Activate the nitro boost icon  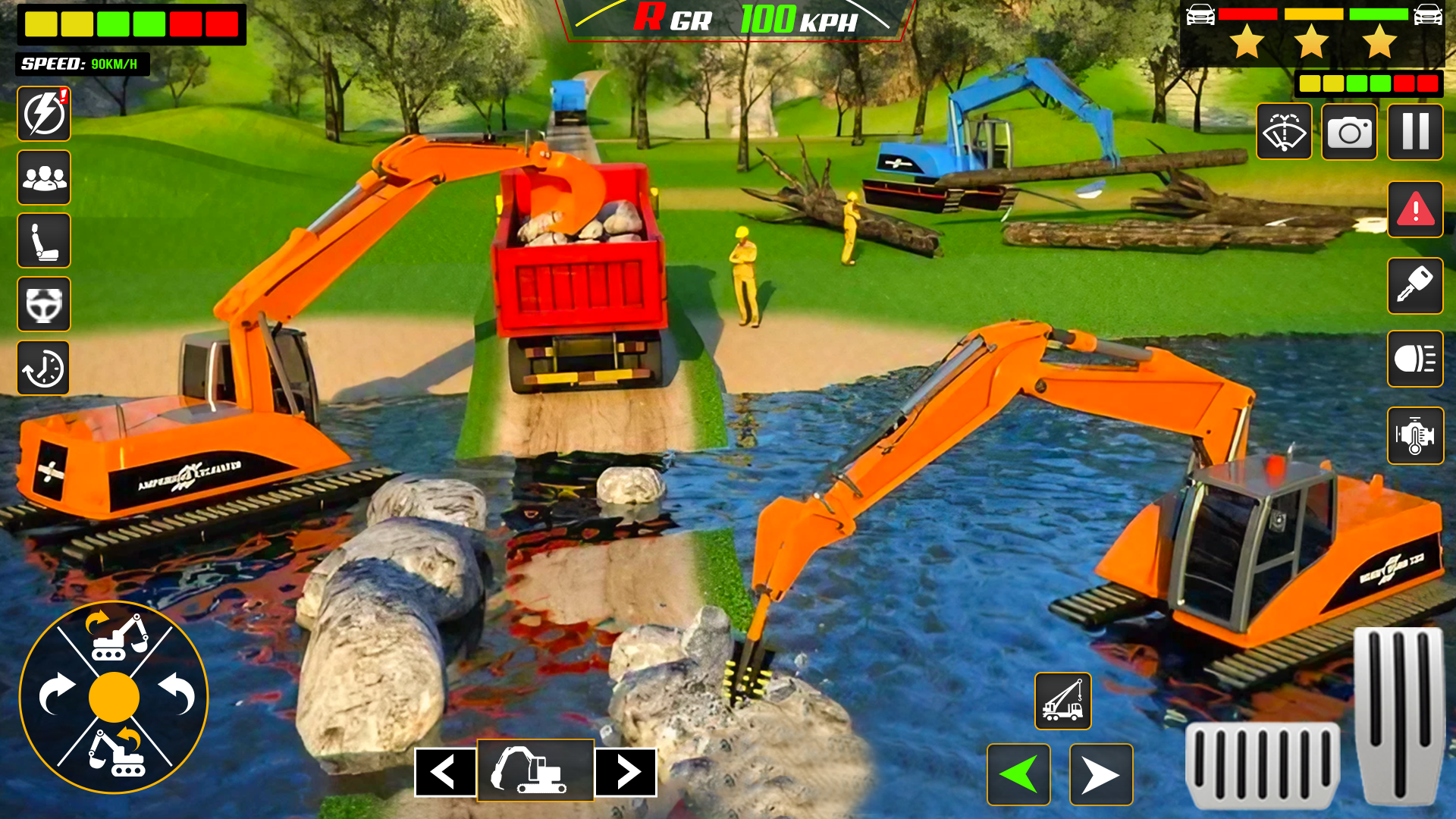coord(43,114)
